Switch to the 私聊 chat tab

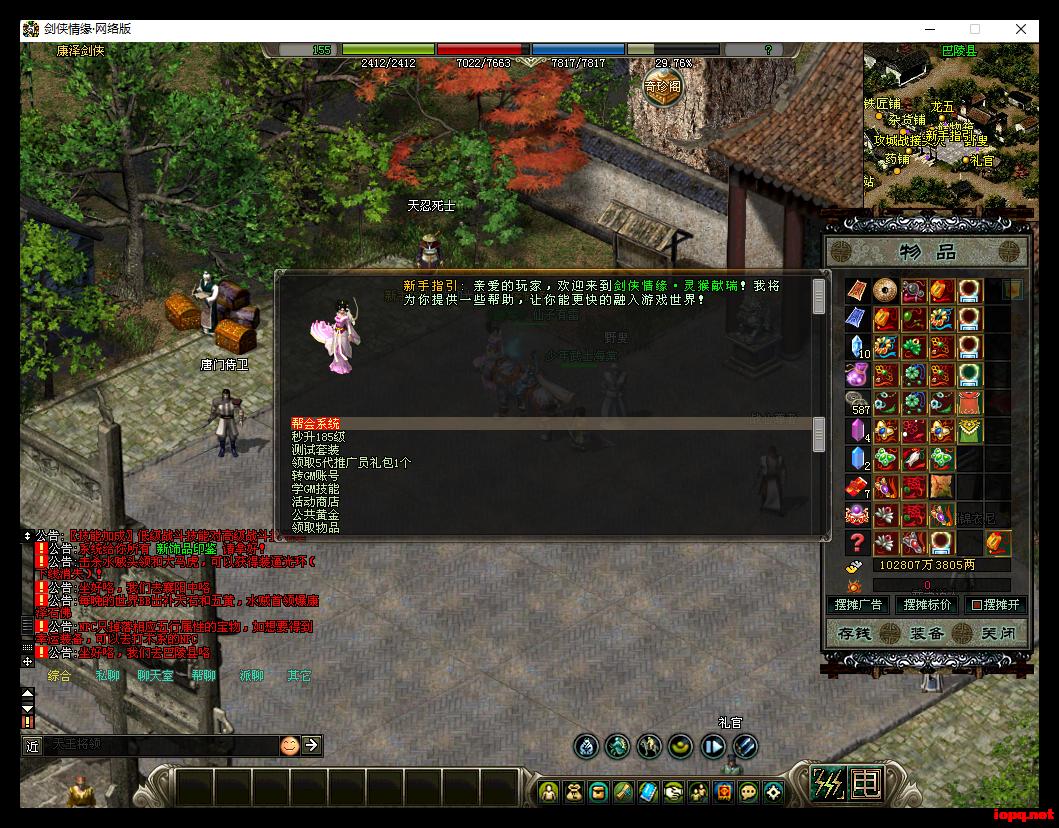(x=107, y=676)
